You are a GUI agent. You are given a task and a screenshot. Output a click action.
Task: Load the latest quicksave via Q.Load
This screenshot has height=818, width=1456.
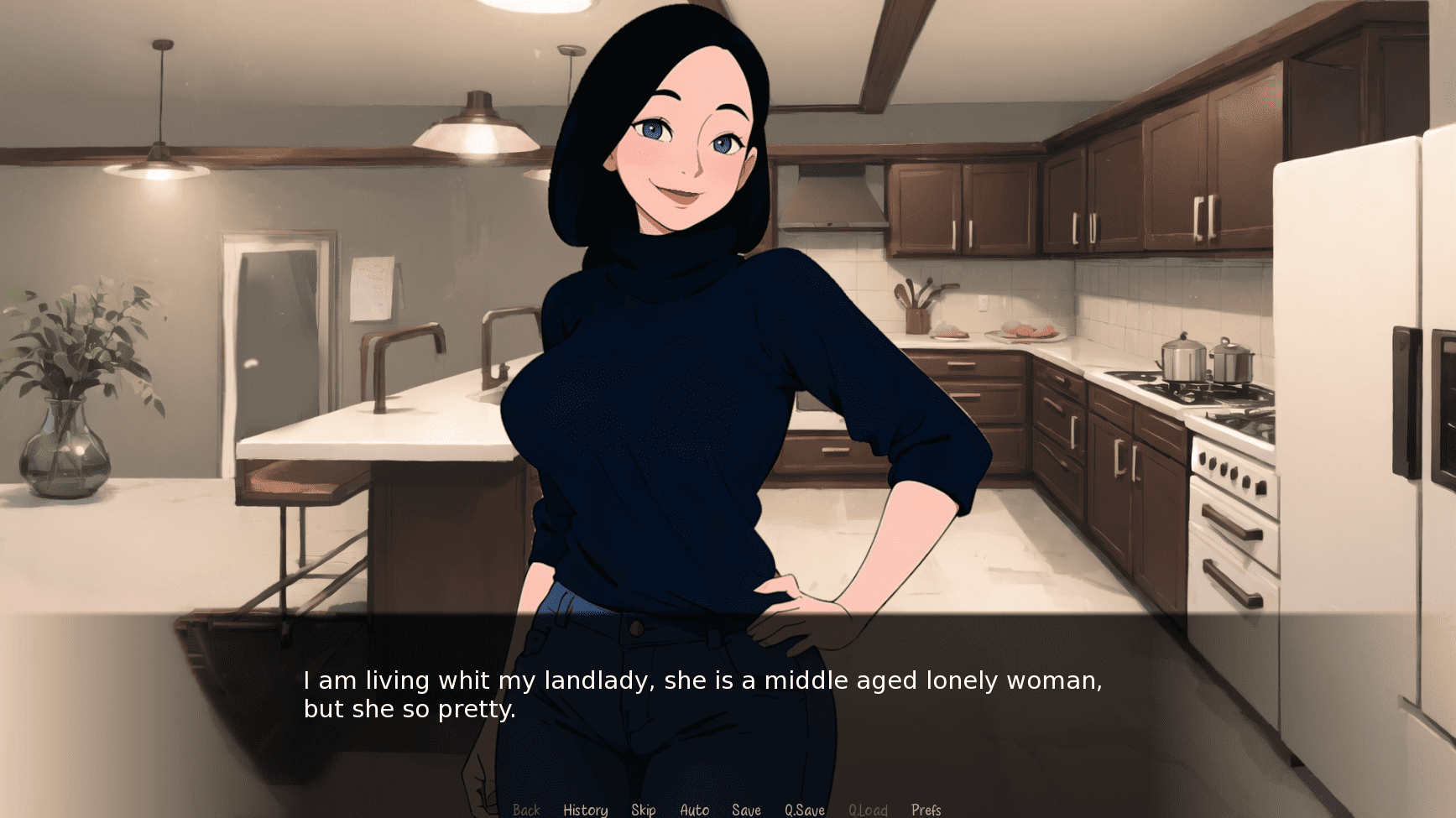[x=869, y=809]
